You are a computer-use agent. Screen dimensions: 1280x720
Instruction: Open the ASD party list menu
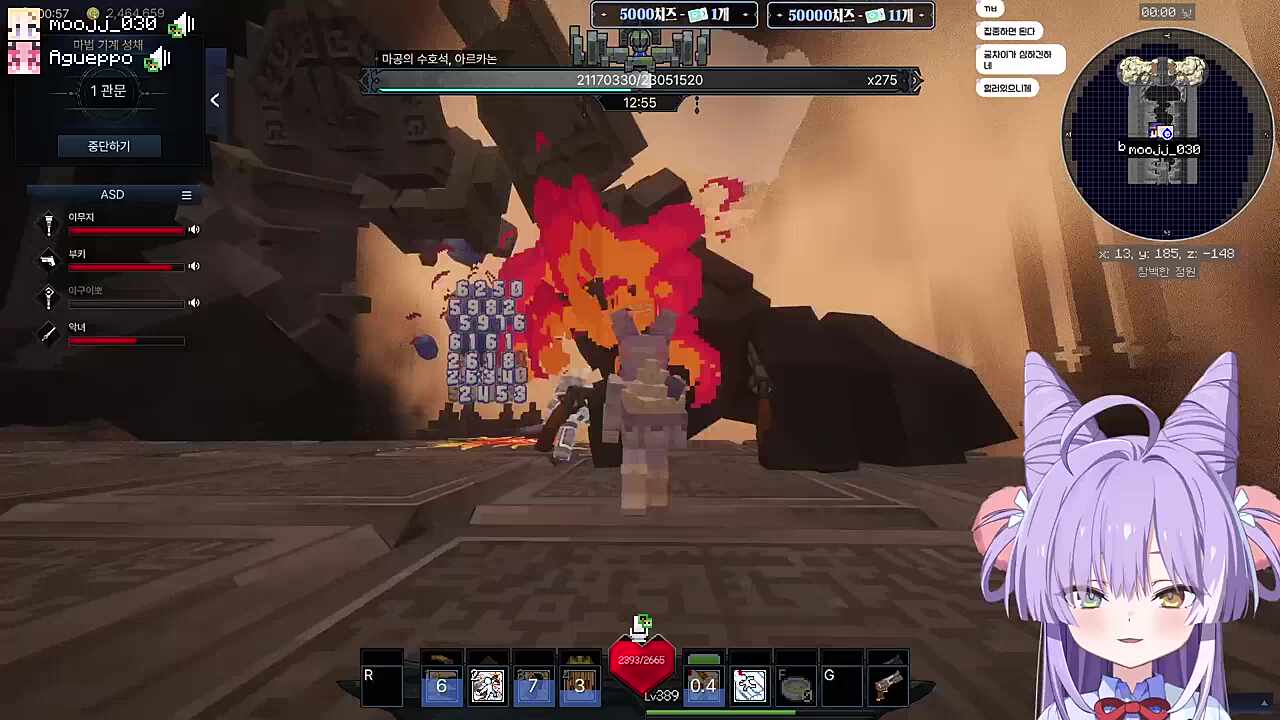click(186, 195)
